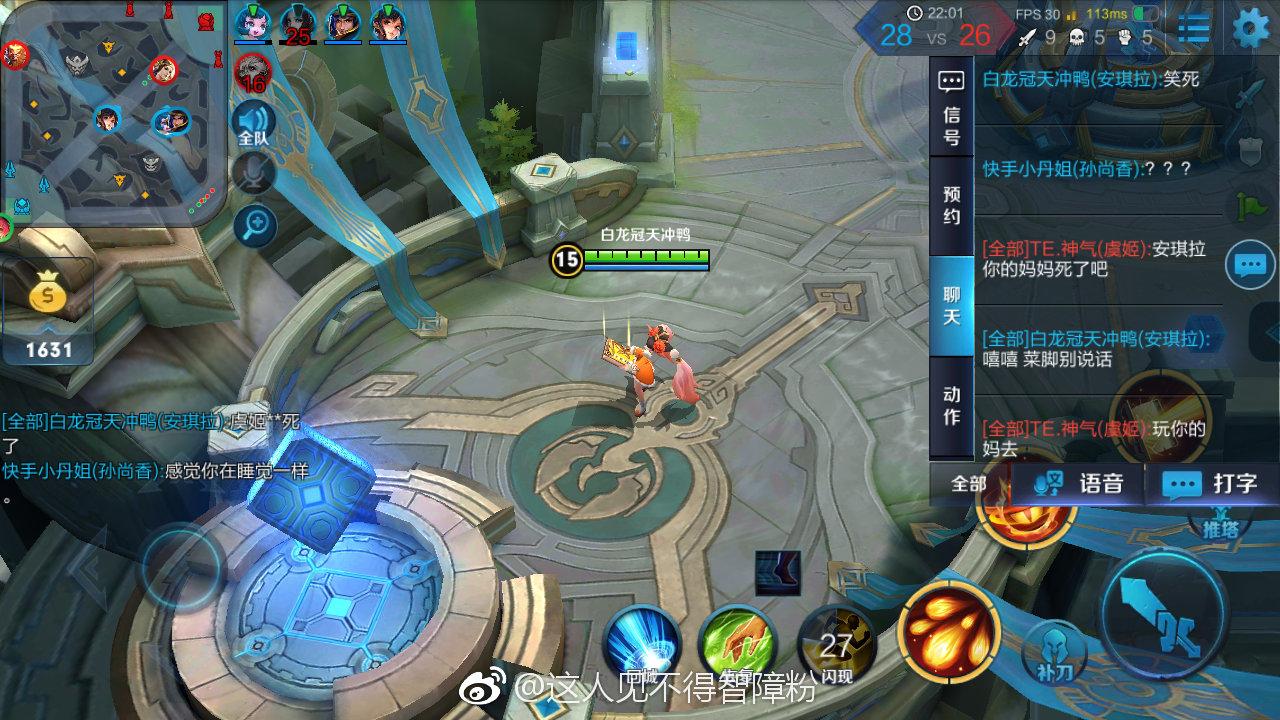Tap the large basic attack sword button
The image size is (1280, 720).
(1163, 613)
